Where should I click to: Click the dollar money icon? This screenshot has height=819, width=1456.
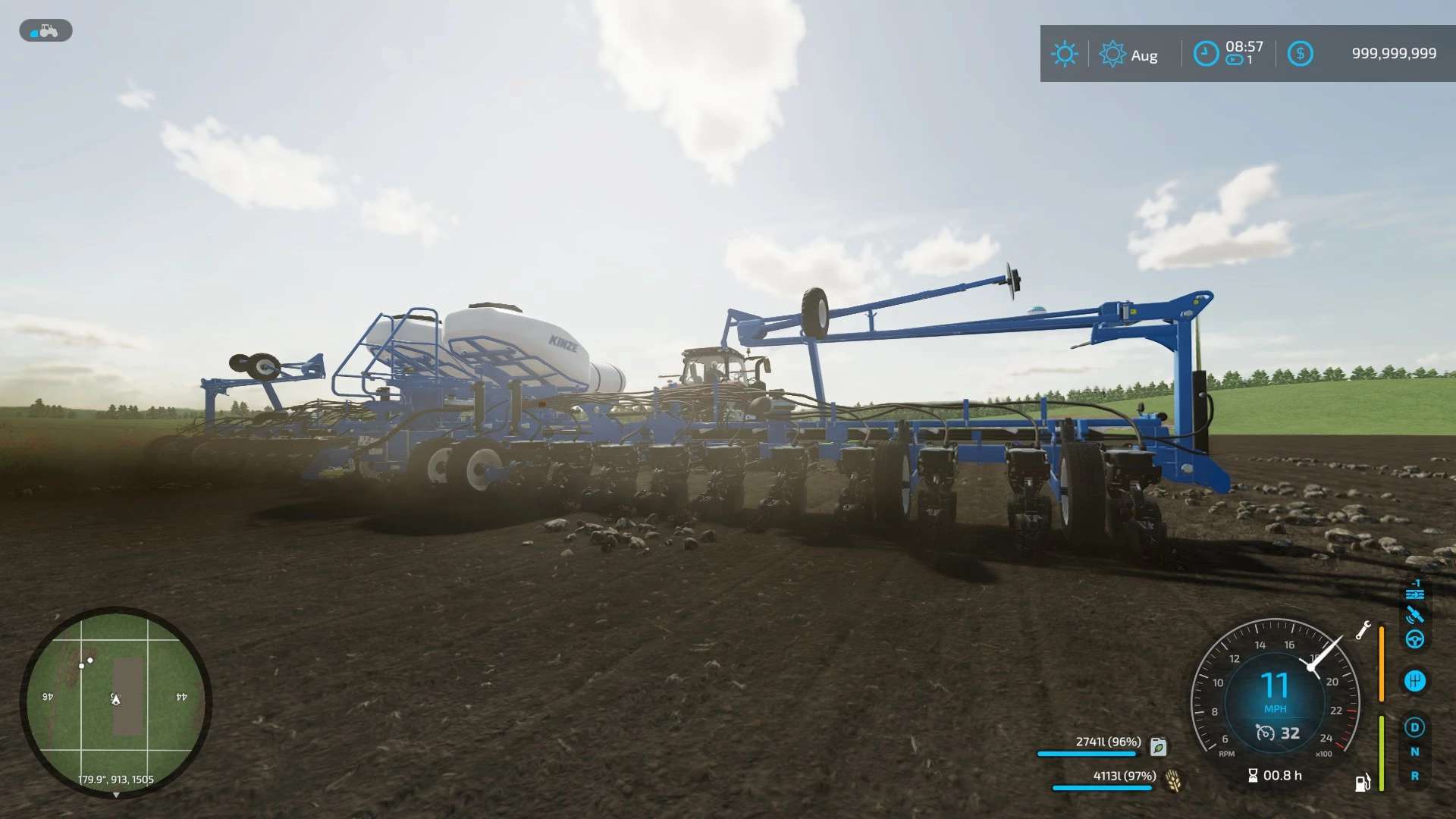(1300, 54)
